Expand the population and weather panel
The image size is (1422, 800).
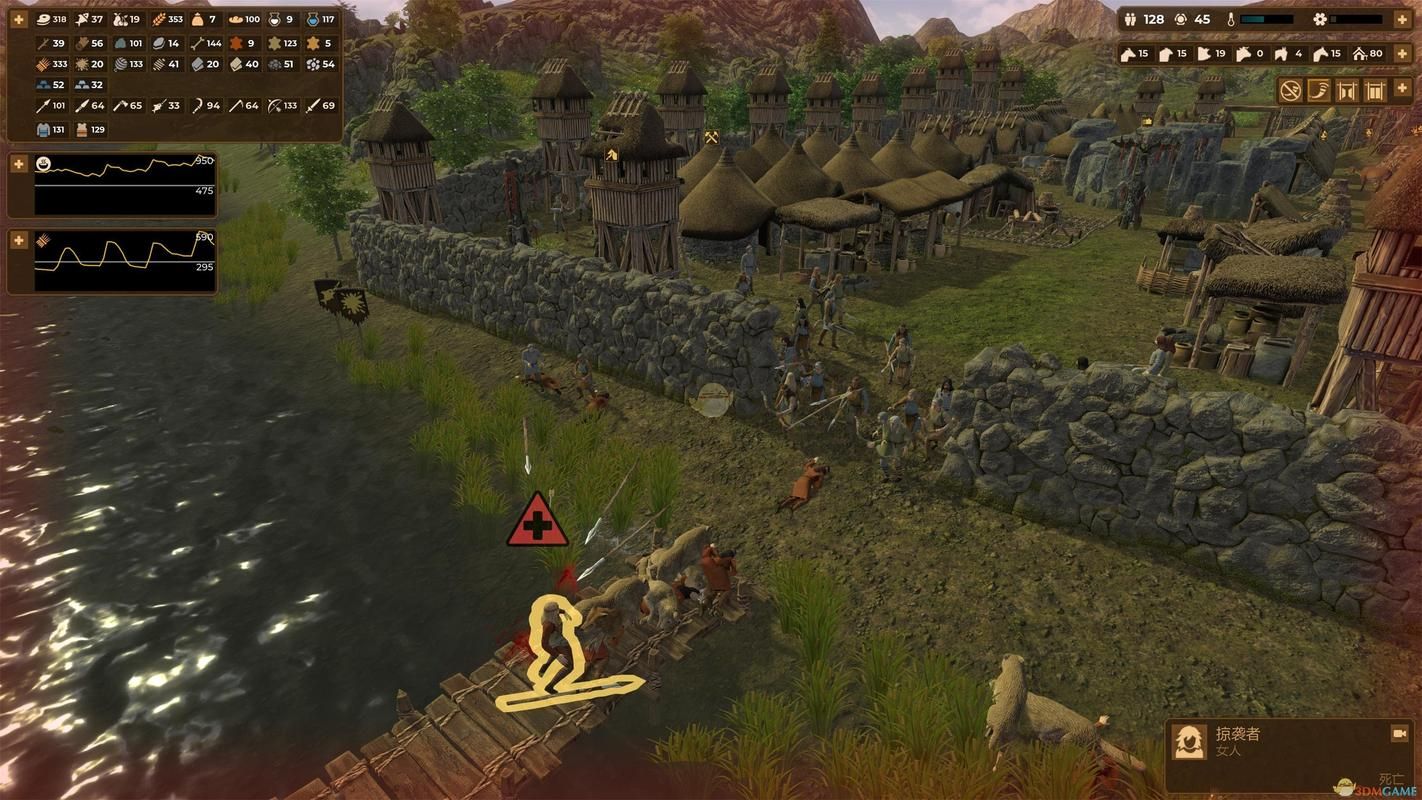click(1401, 19)
